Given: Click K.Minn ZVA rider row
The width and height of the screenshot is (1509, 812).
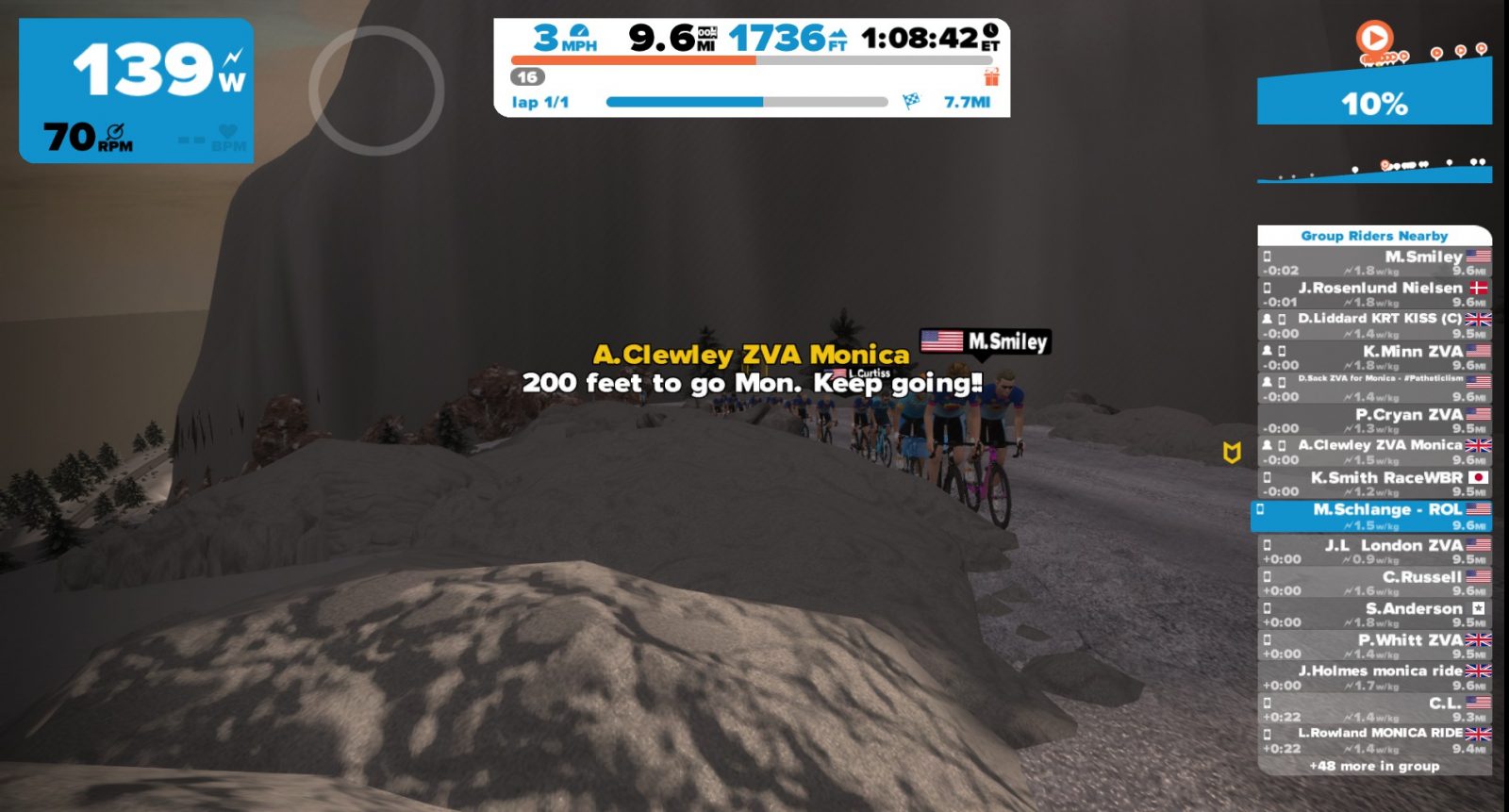Looking at the screenshot, I should click(1374, 357).
